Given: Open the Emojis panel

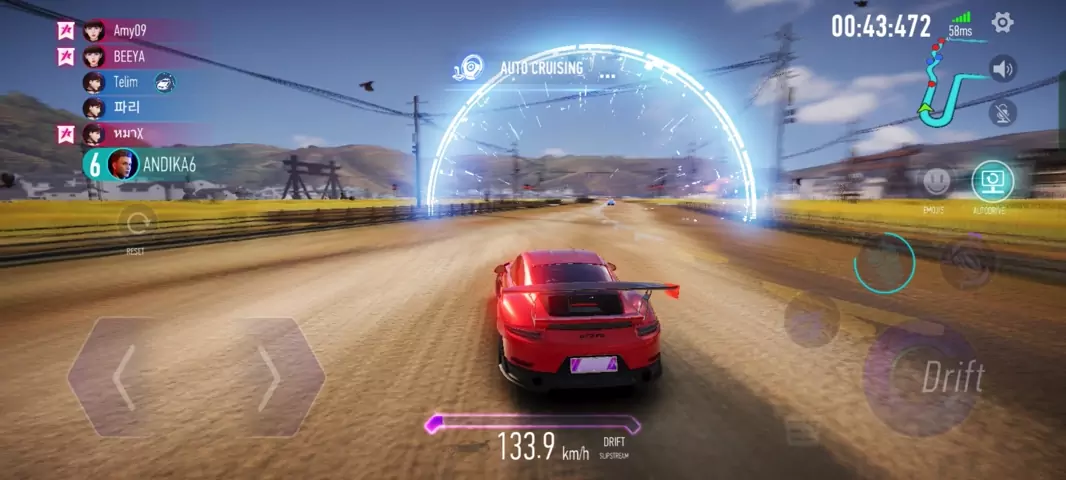Looking at the screenshot, I should pos(936,182).
